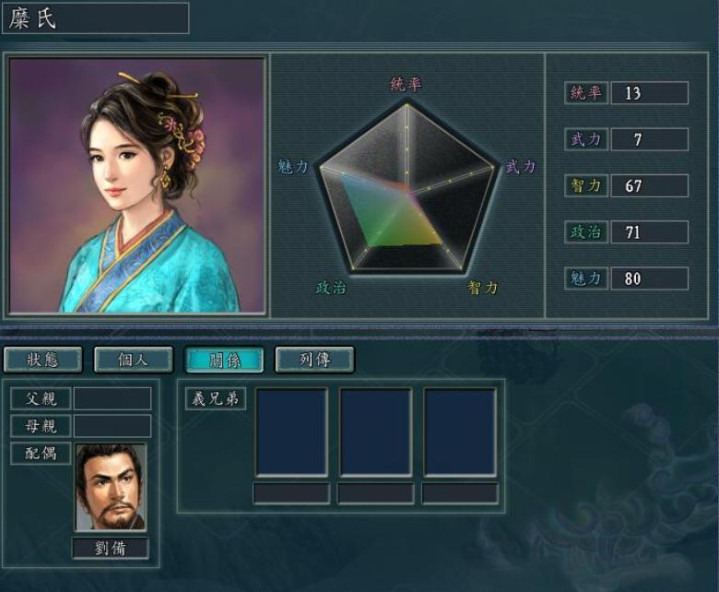Select the 劉備 name label
719x592 pixels.
click(110, 548)
